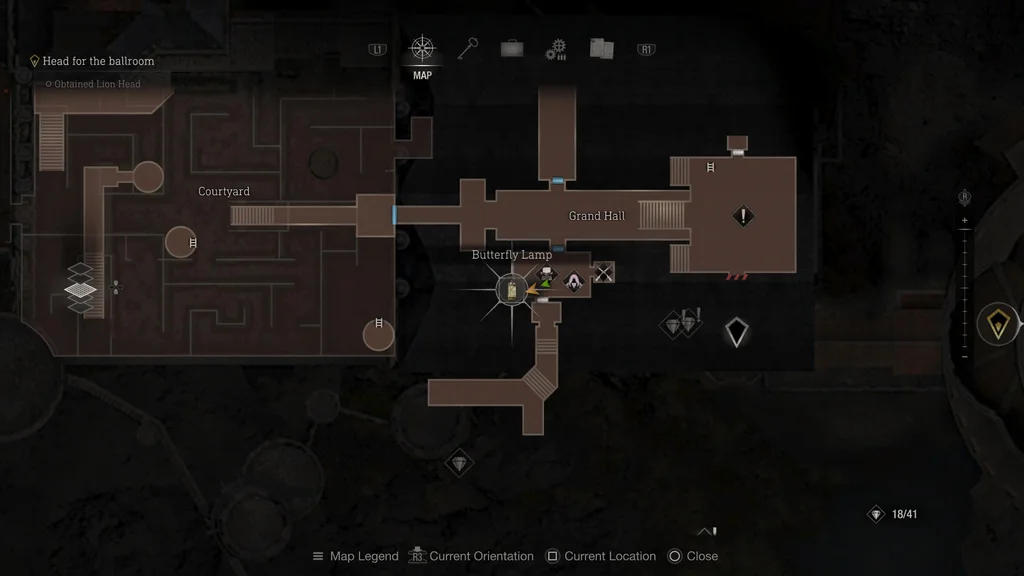Click the white diamond waypoint marker
This screenshot has height=576, width=1024.
737,332
